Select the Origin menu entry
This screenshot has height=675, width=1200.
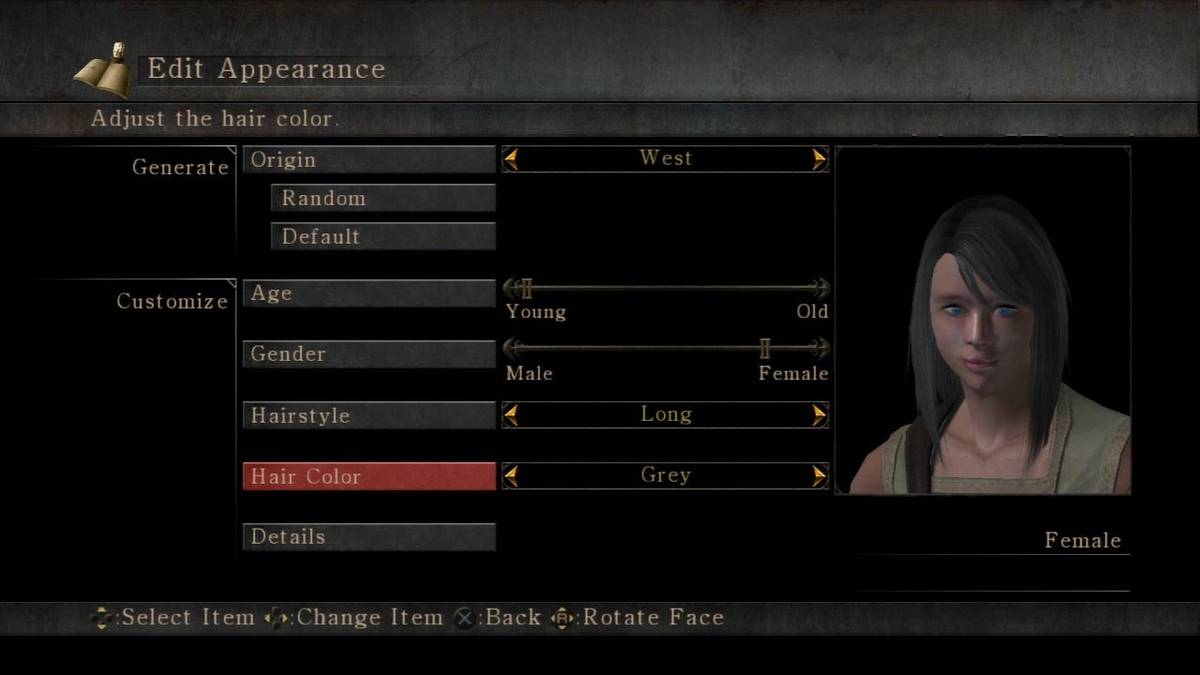coord(368,160)
